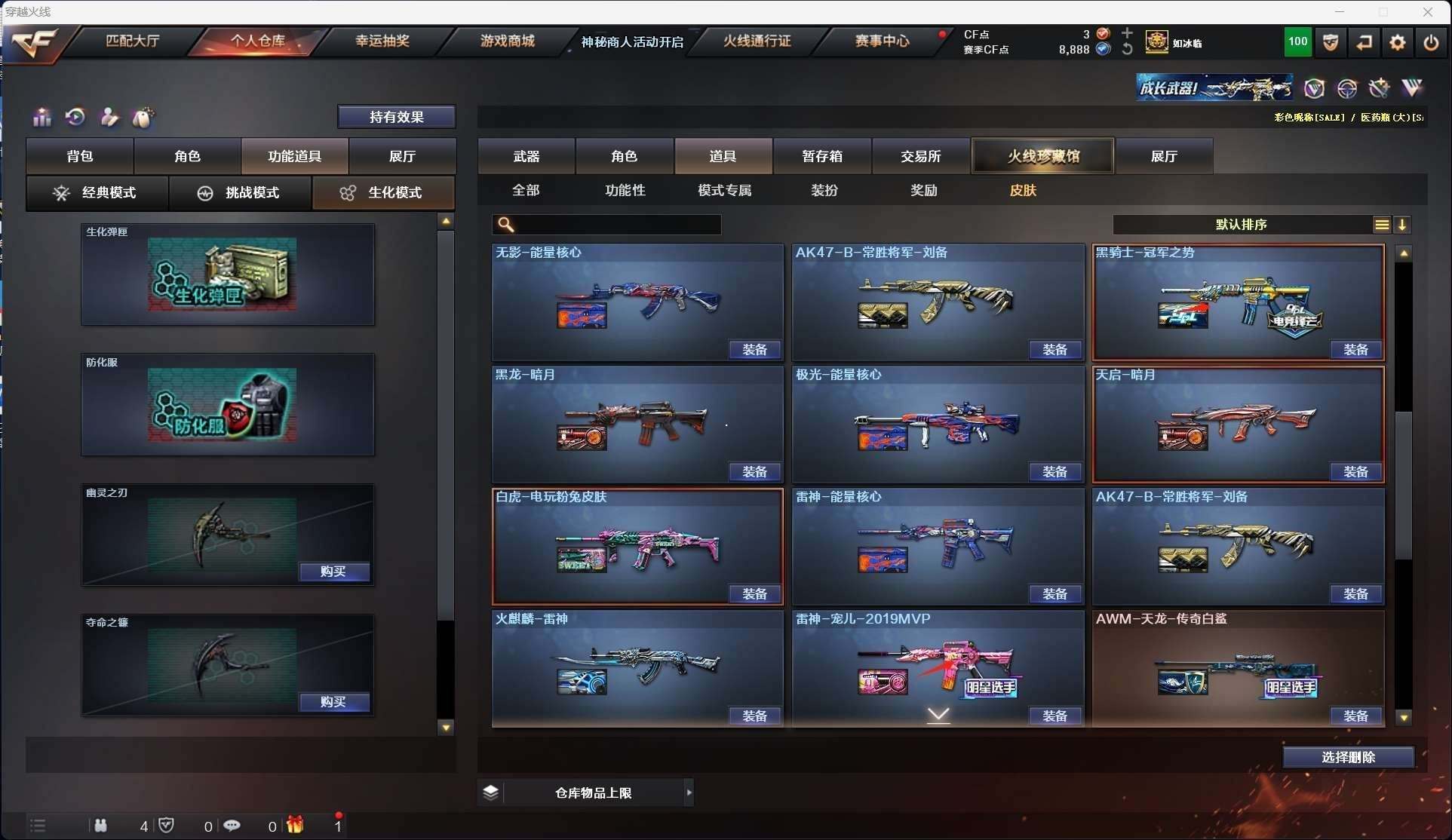Show 持有效果 owned effects

point(396,117)
